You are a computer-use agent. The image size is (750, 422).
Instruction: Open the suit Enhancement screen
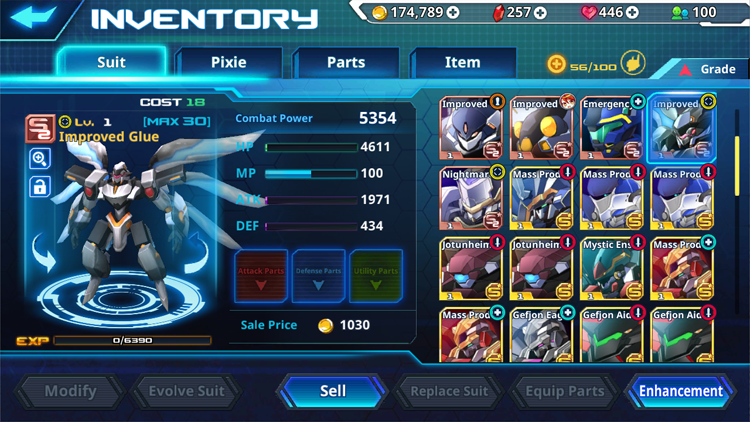[680, 391]
